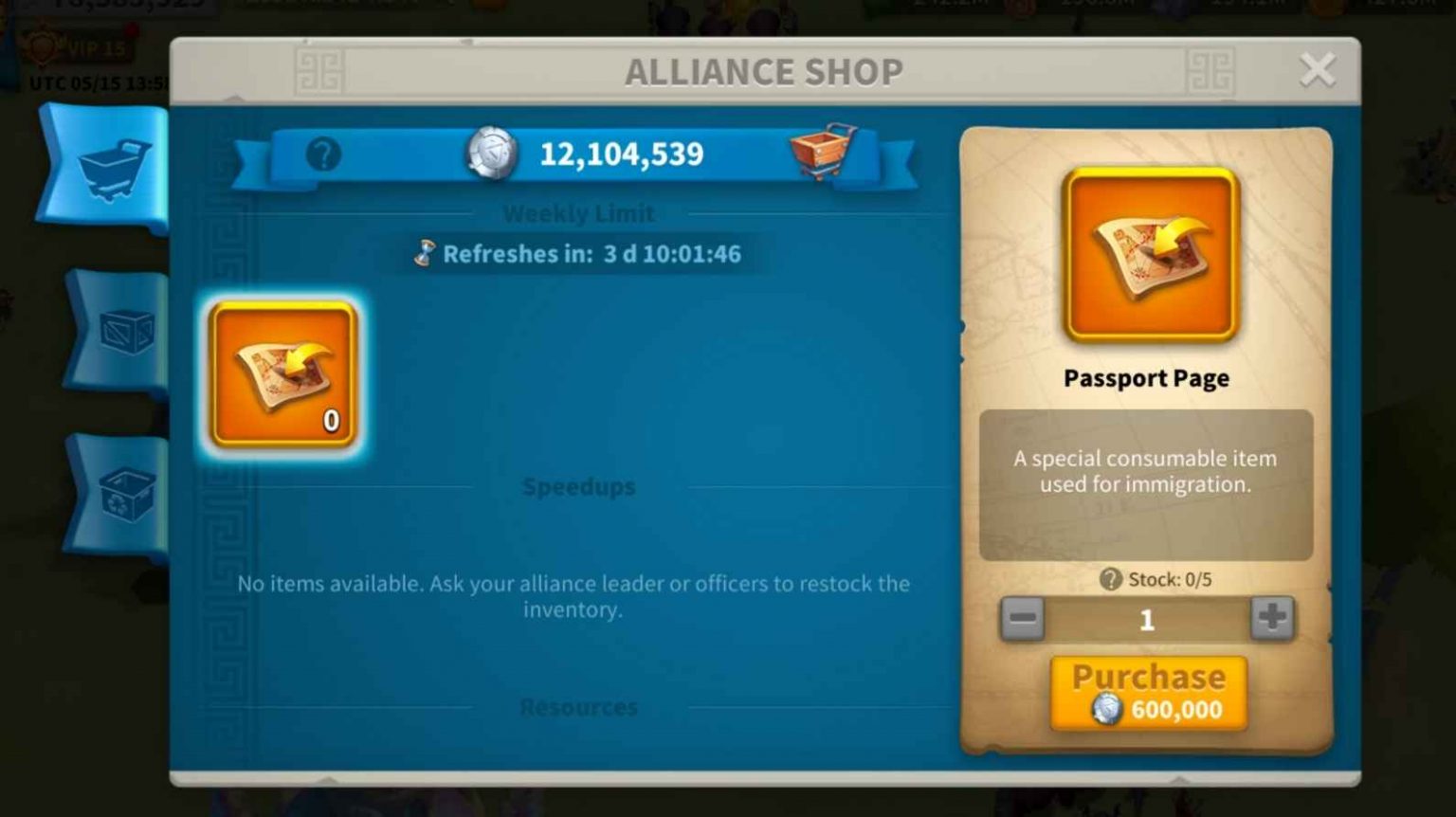Click the Resources section header

[579, 706]
